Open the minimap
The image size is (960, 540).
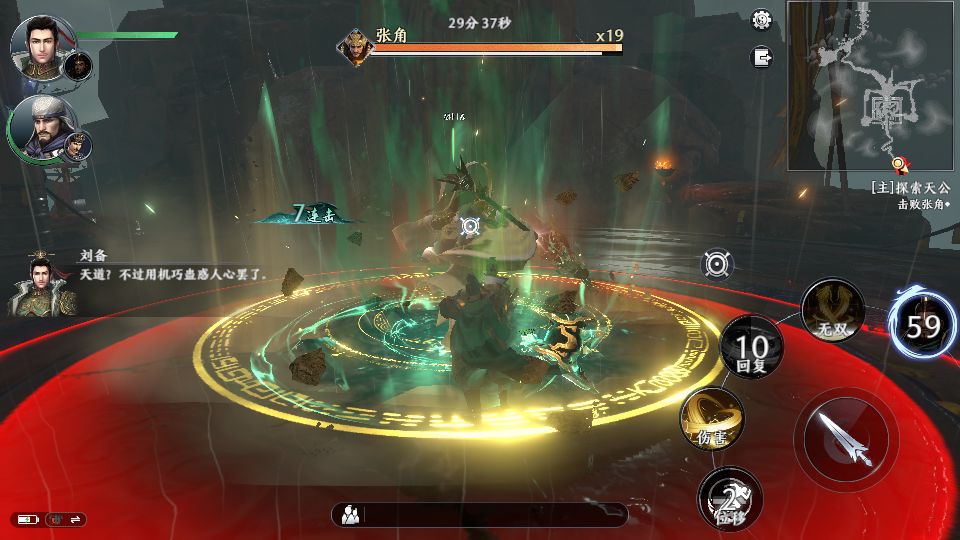click(872, 85)
